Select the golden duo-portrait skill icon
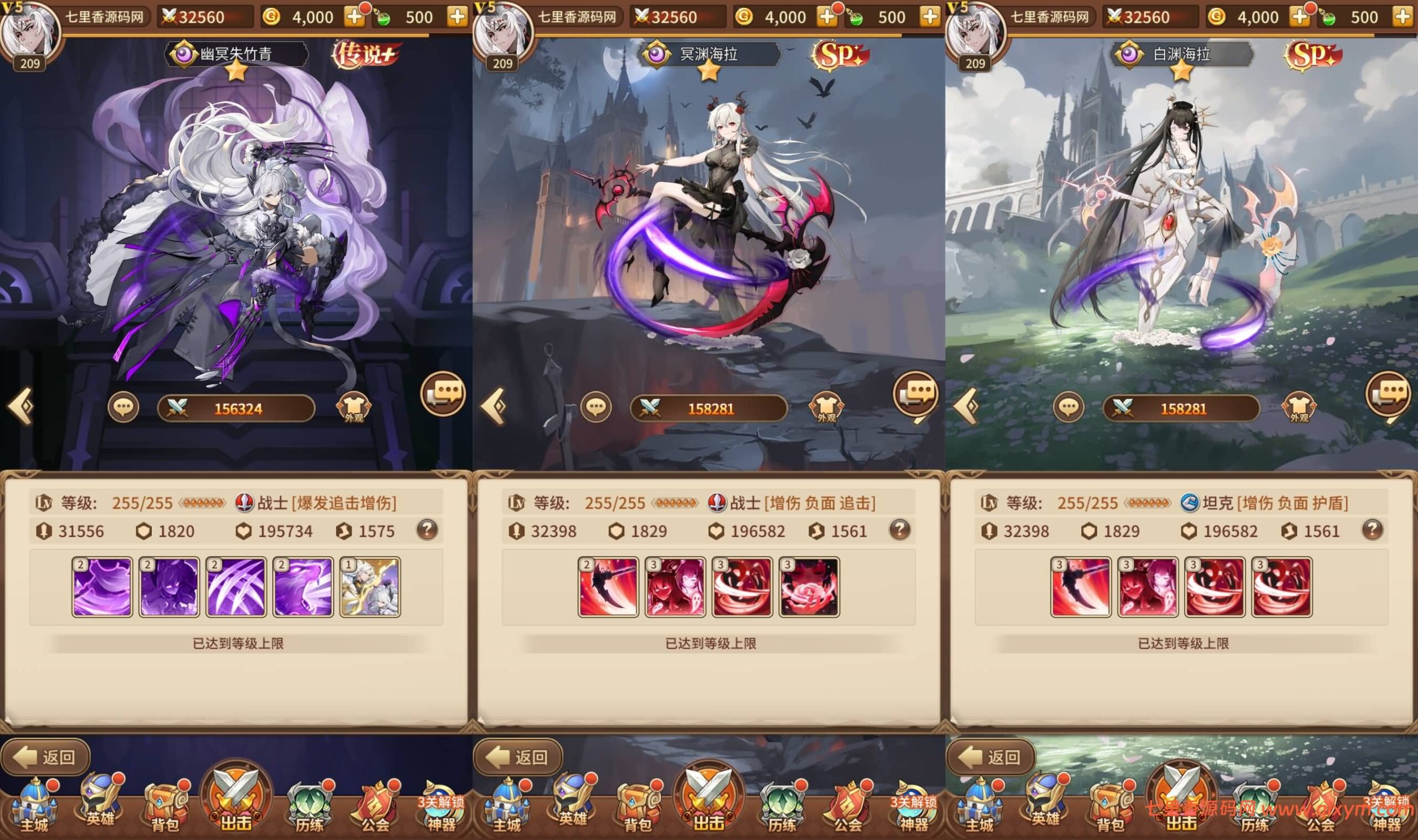1418x840 pixels. pyautogui.click(x=370, y=586)
